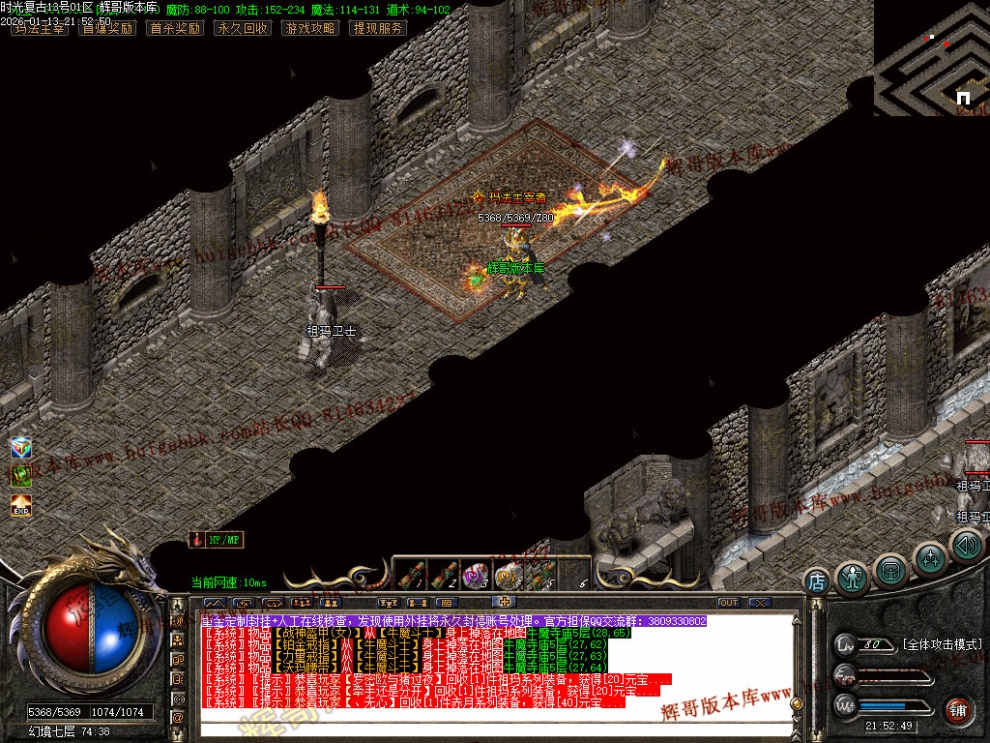This screenshot has height=743, width=990.
Task: Open the character equipment panel icon
Action: pyautogui.click(x=853, y=576)
